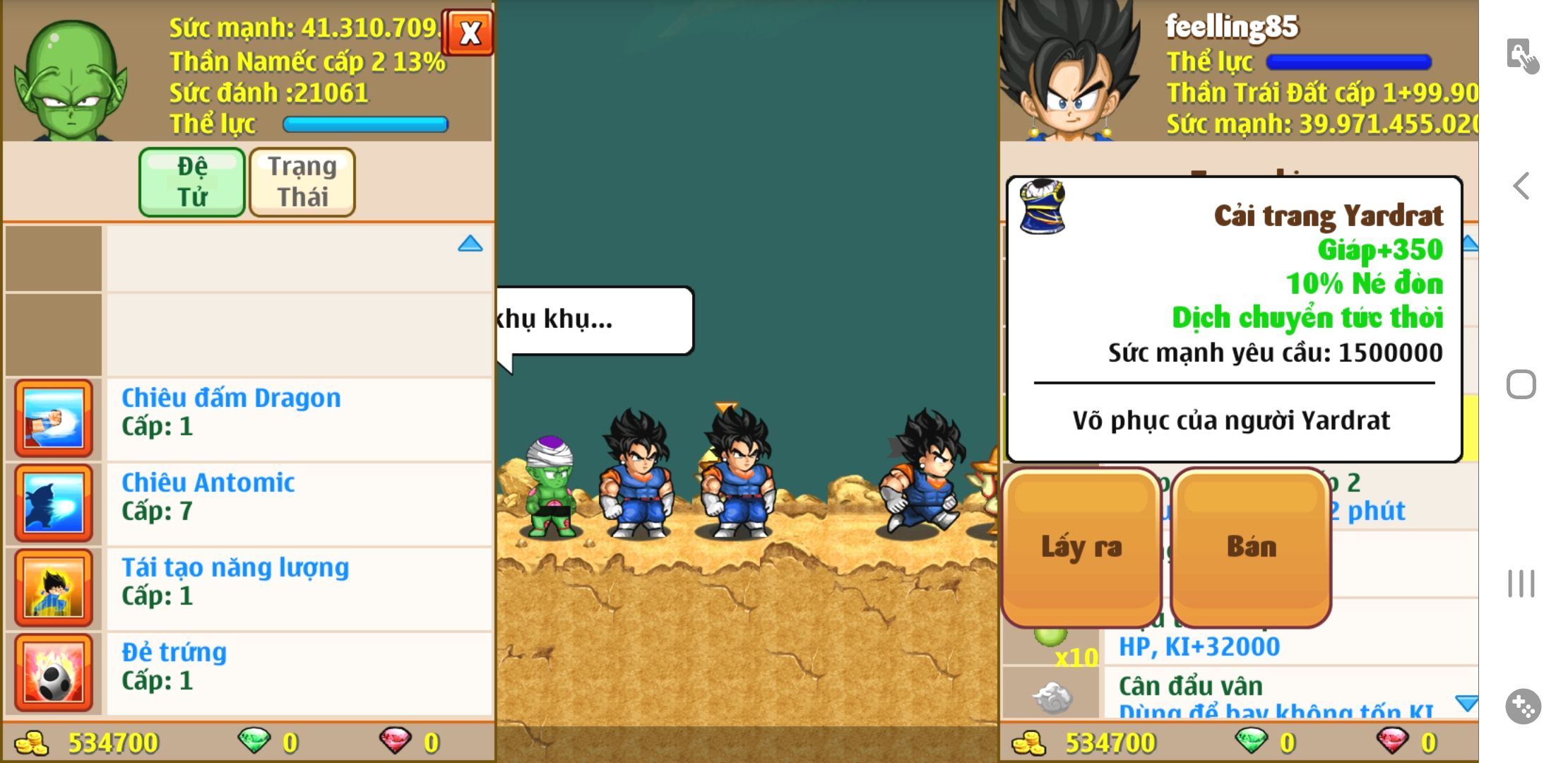The height and width of the screenshot is (763, 1568).
Task: Open the Android recent apps button
Action: 1521,584
